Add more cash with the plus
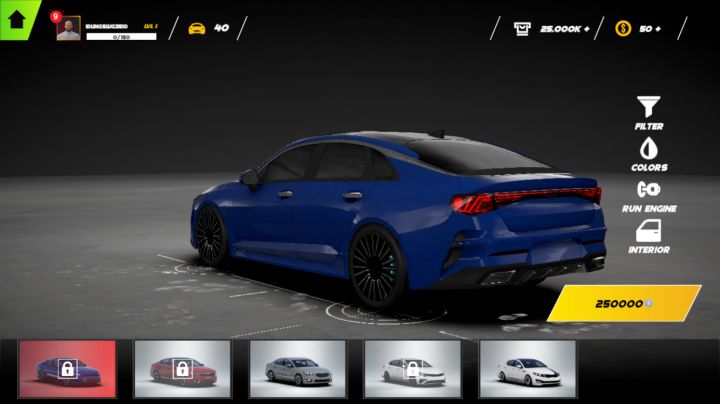Viewport: 720px width, 404px height. [x=586, y=29]
